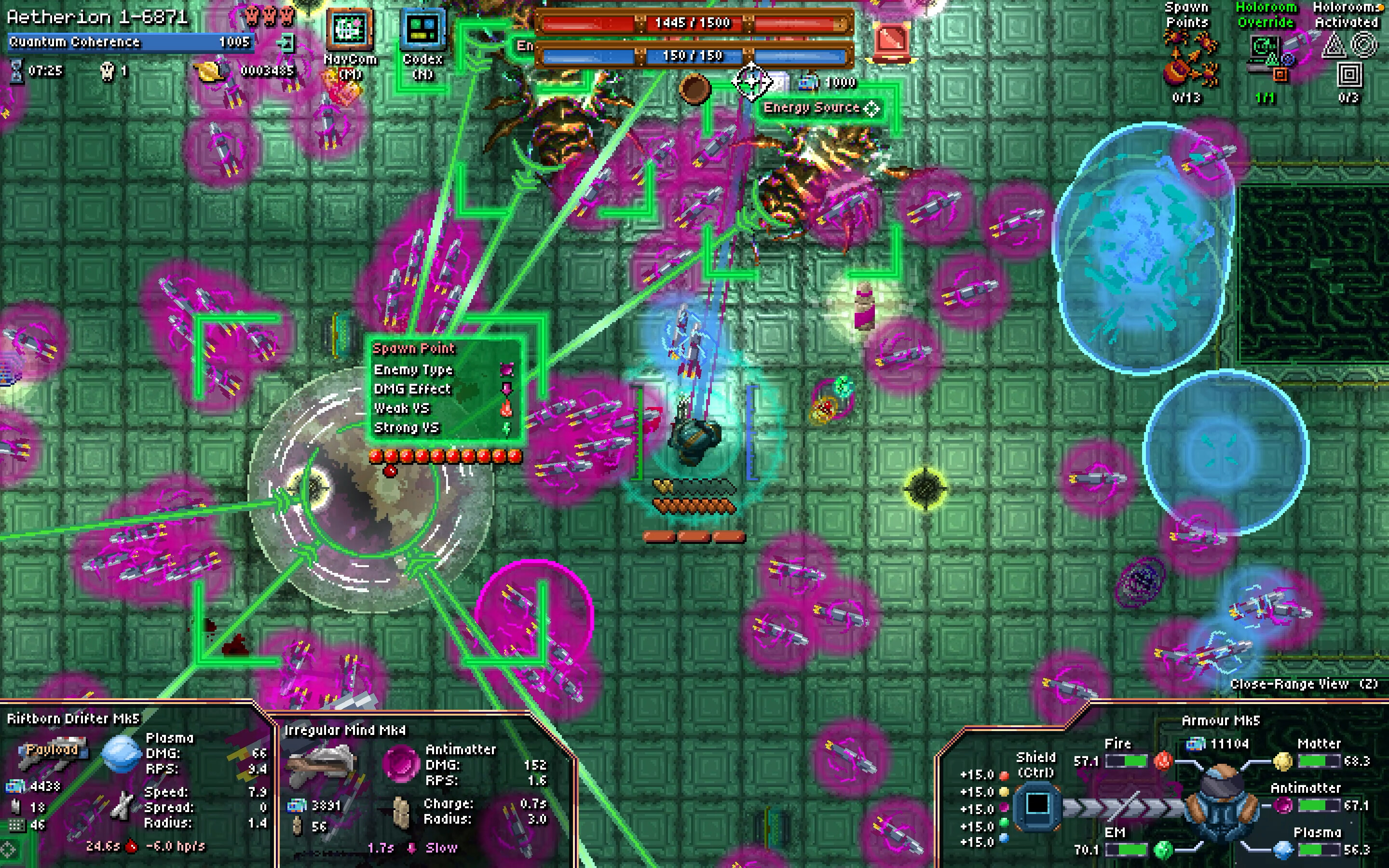Open the Codex icon
1389x868 pixels.
coord(422,29)
